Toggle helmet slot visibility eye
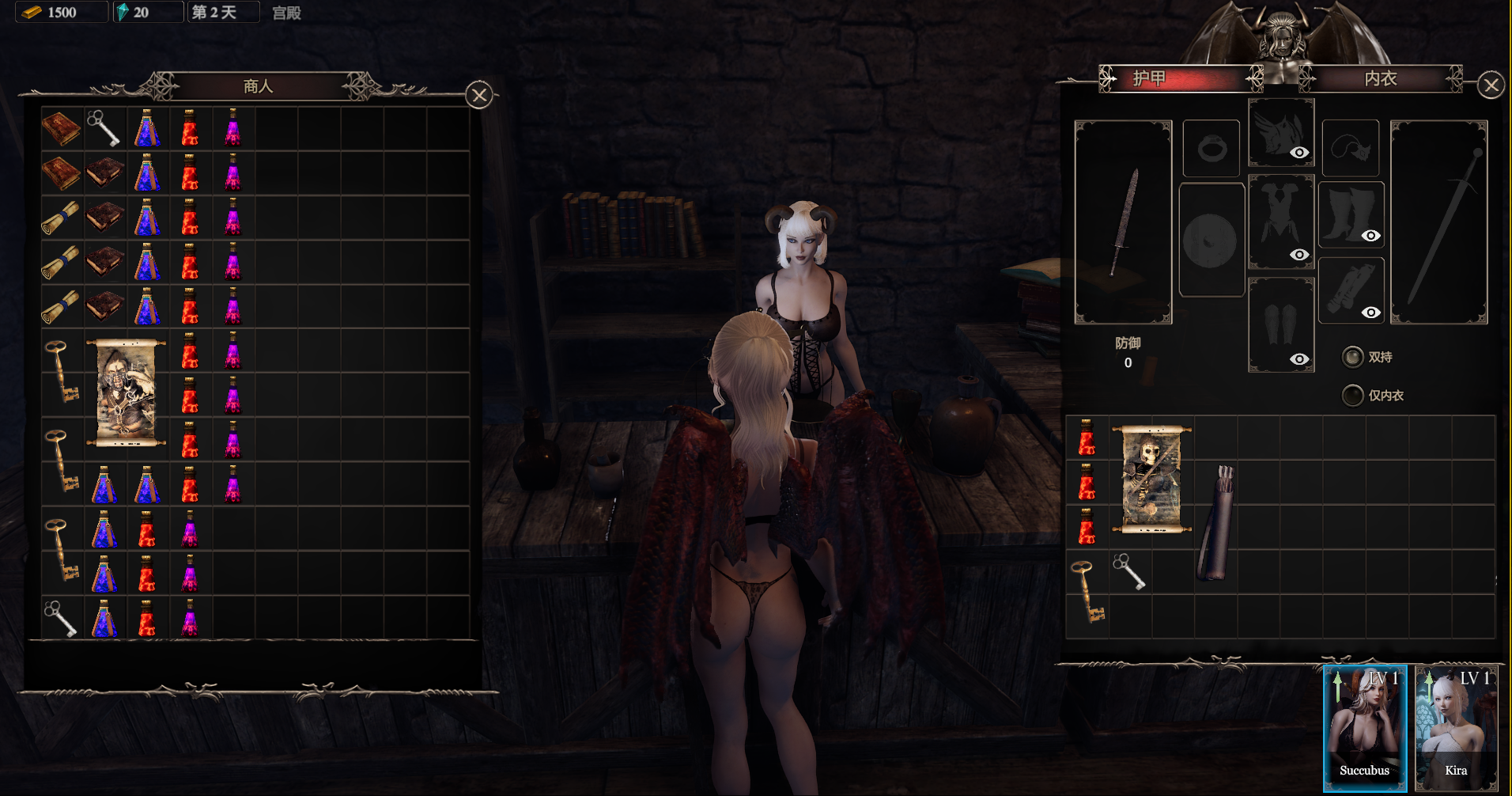This screenshot has width=1512, height=796. coord(1298,153)
